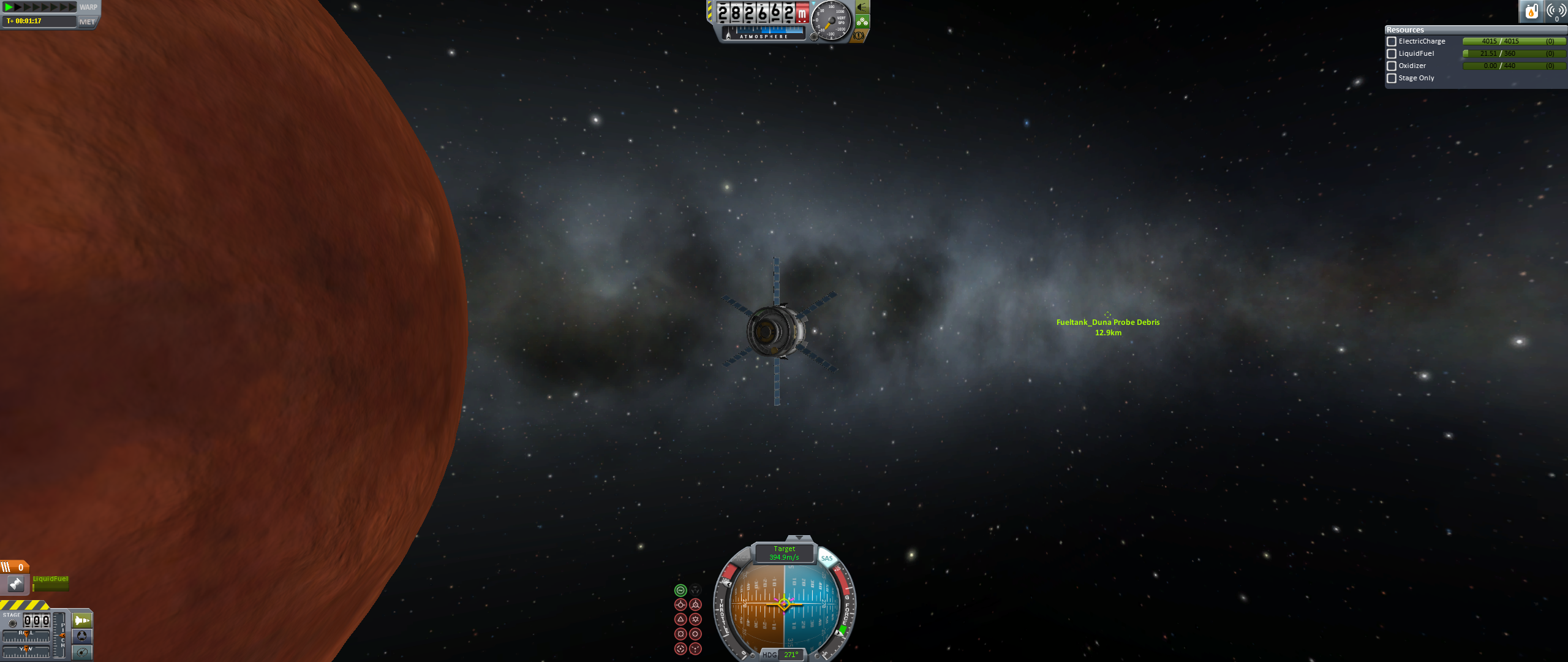The image size is (1568, 662).
Task: Click the navball speed mode display reading Target
Action: (784, 553)
